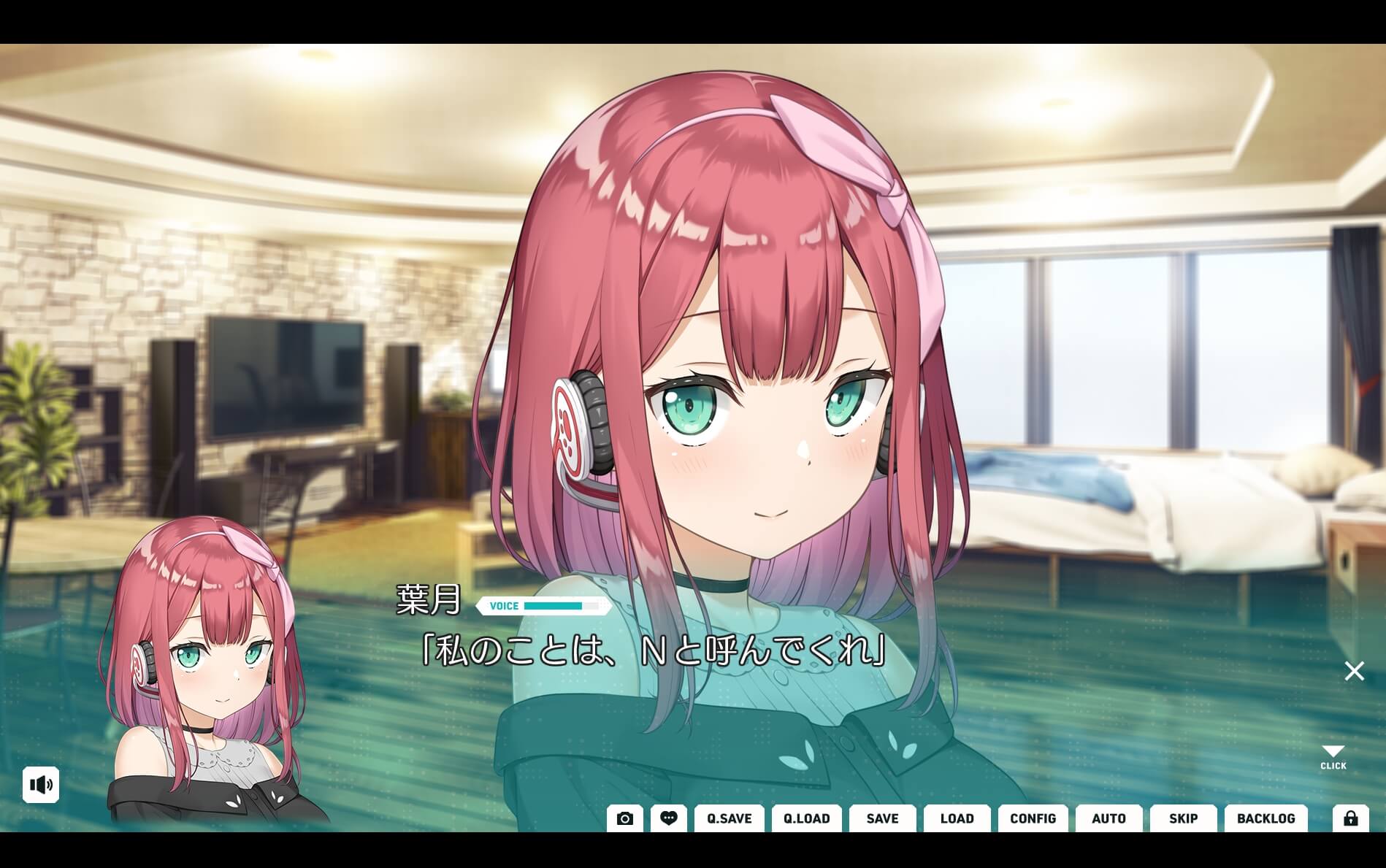The image size is (1386, 868).
Task: Click the speaker icon at bottom left
Action: pyautogui.click(x=42, y=785)
